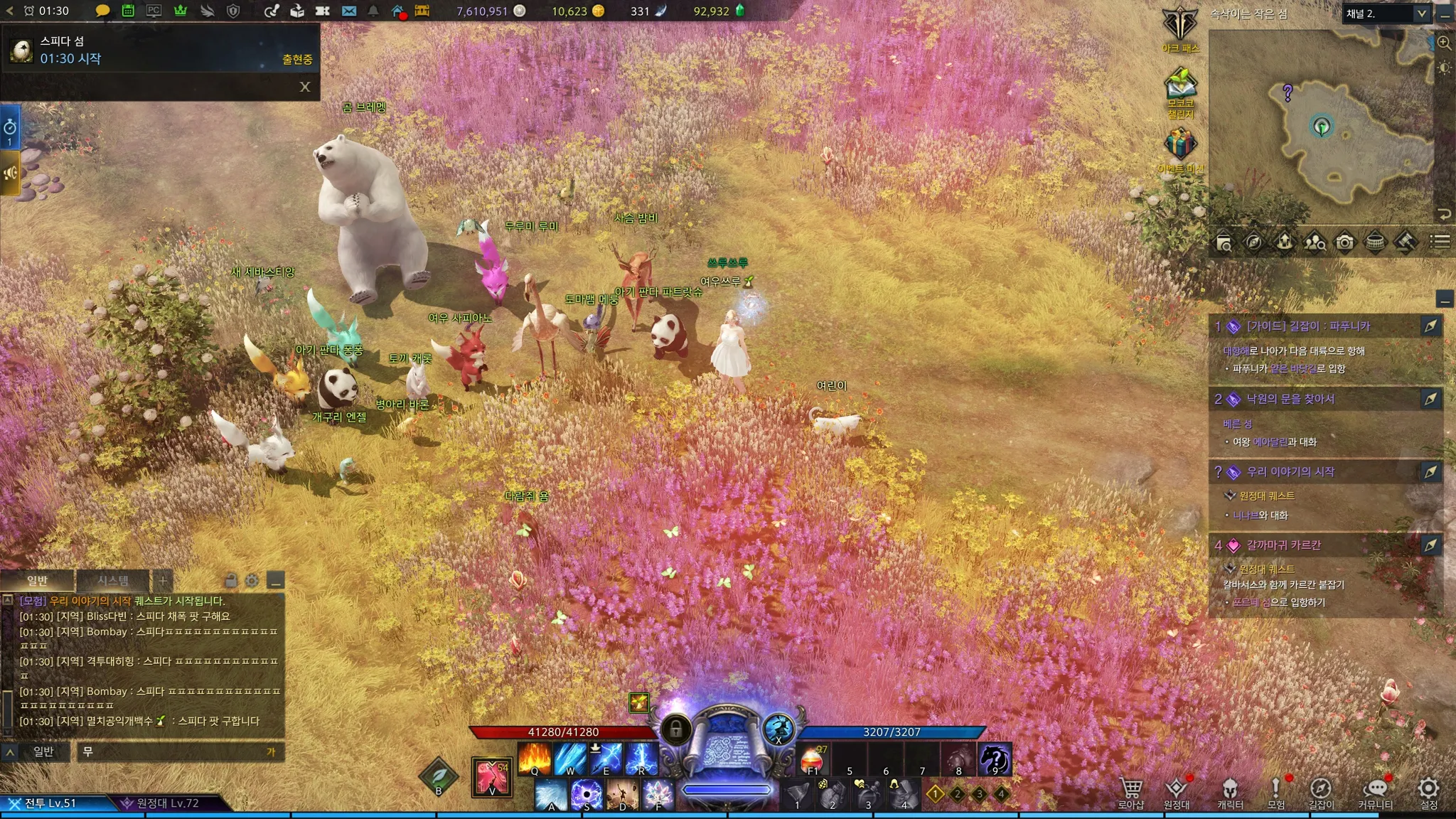The width and height of the screenshot is (1456, 819).
Task: Activate the fire skill on Q
Action: point(534,758)
